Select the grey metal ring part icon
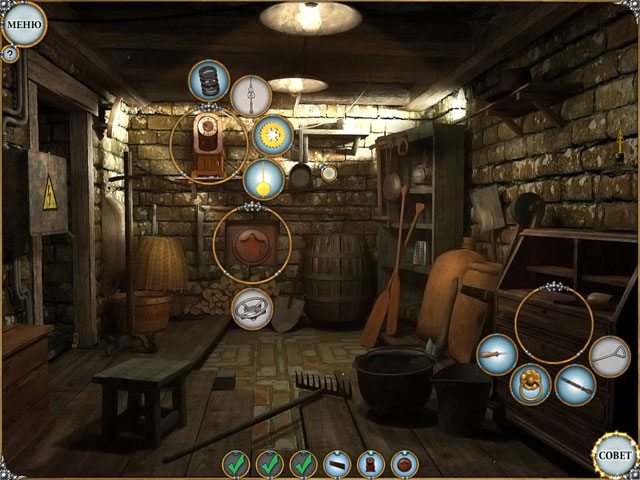This screenshot has height=480, width=640. pyautogui.click(x=252, y=308)
